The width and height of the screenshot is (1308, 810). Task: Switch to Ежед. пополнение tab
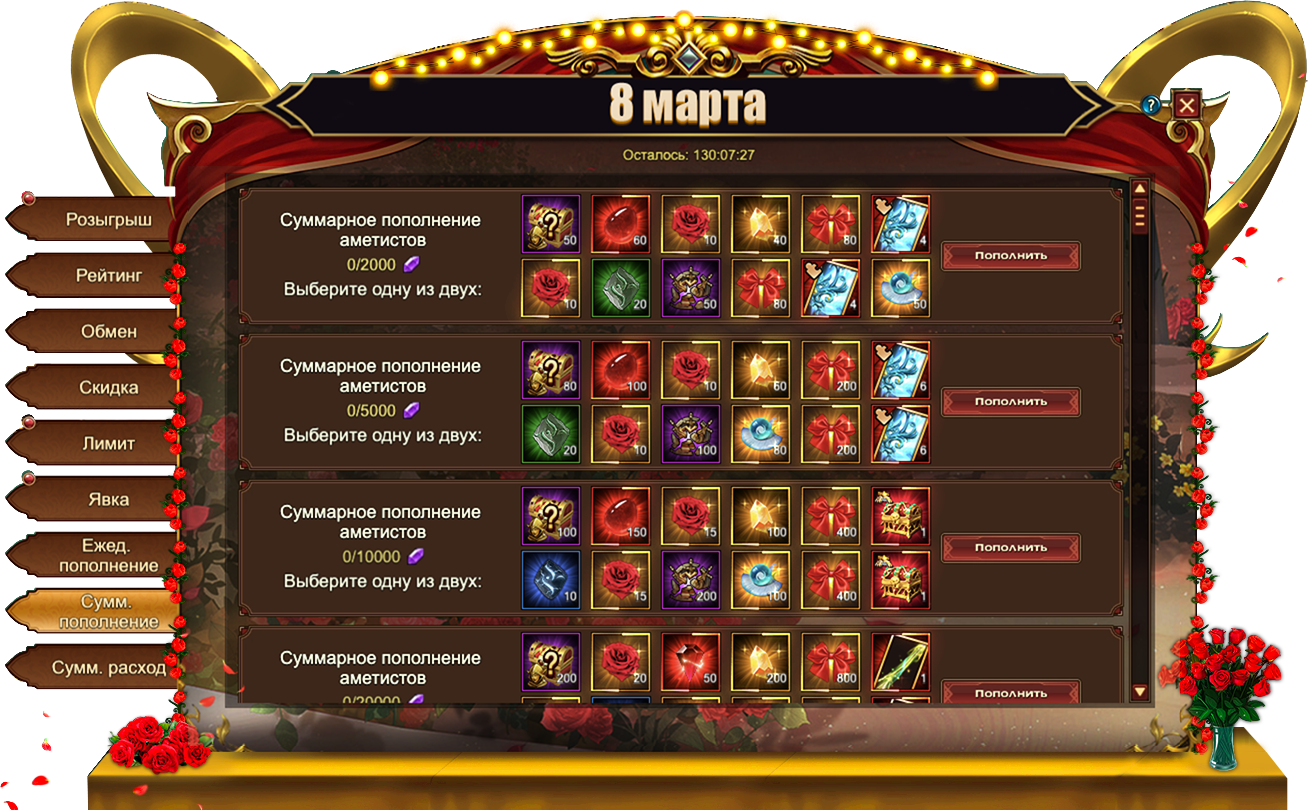[x=108, y=555]
